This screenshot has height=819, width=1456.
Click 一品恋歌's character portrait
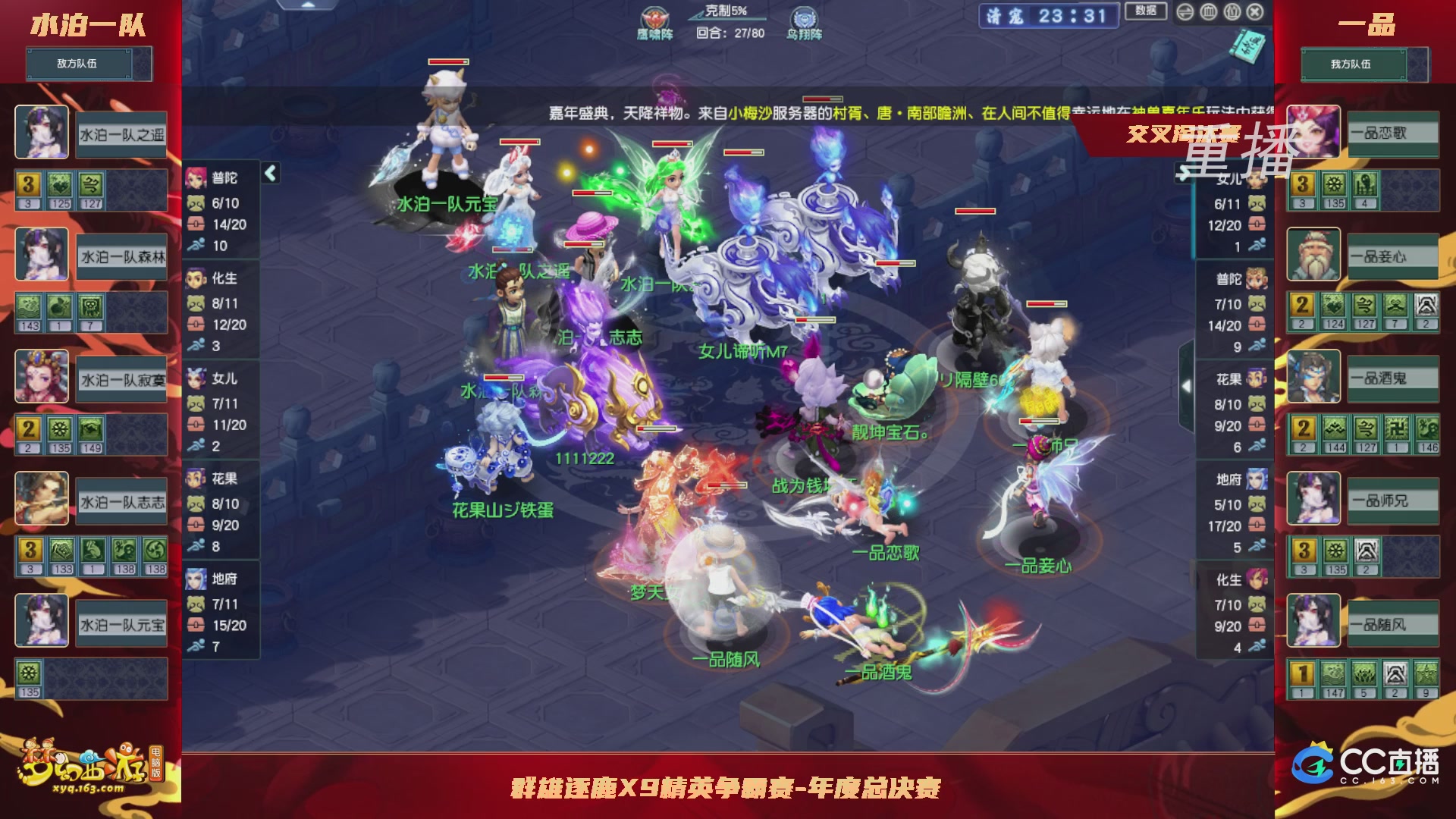click(1314, 133)
